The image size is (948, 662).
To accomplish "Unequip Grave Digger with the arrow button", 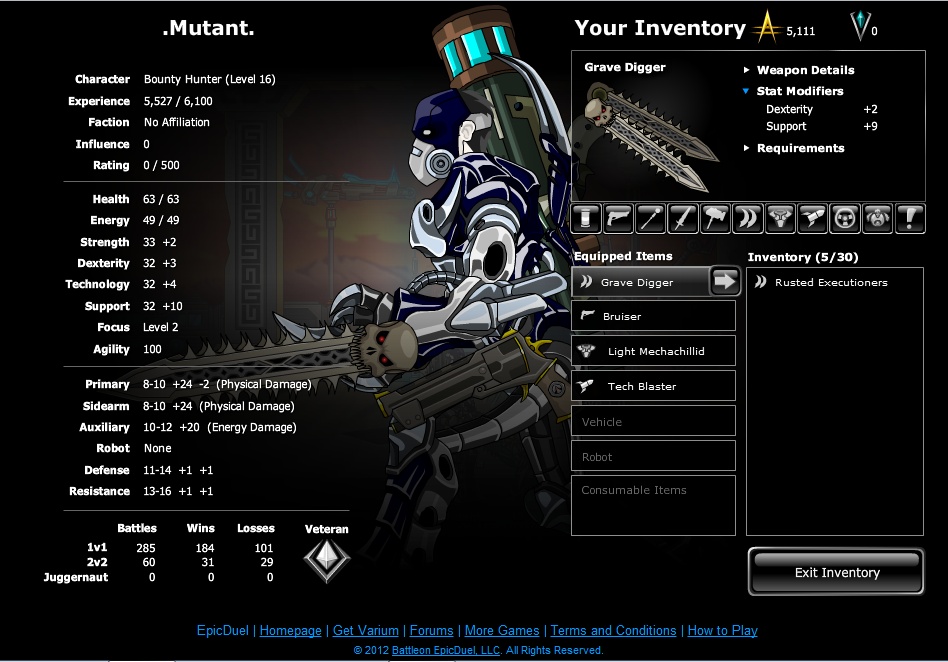I will pos(725,282).
